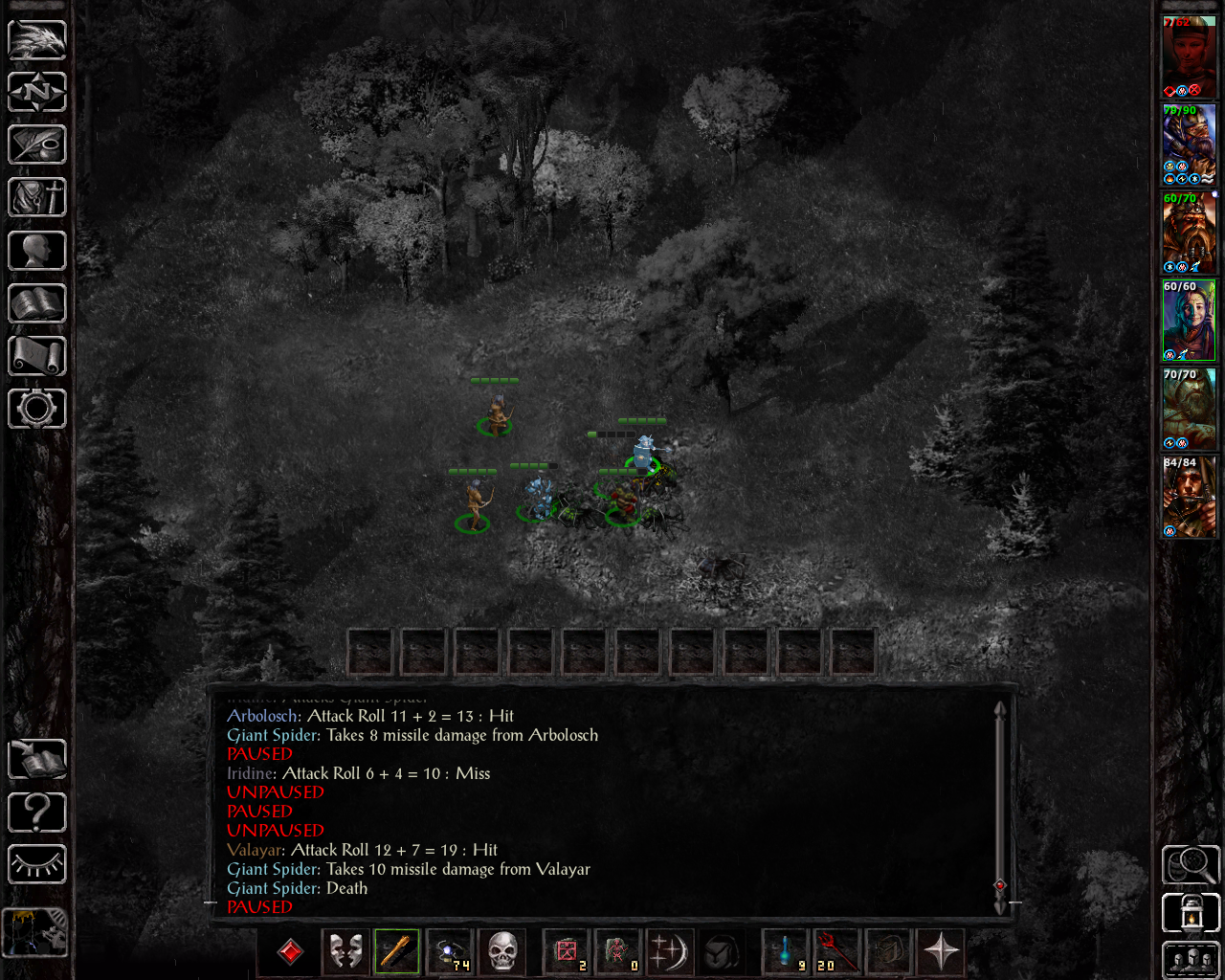Open the area map with the compass button
The height and width of the screenshot is (980, 1225).
pyautogui.click(x=37, y=92)
